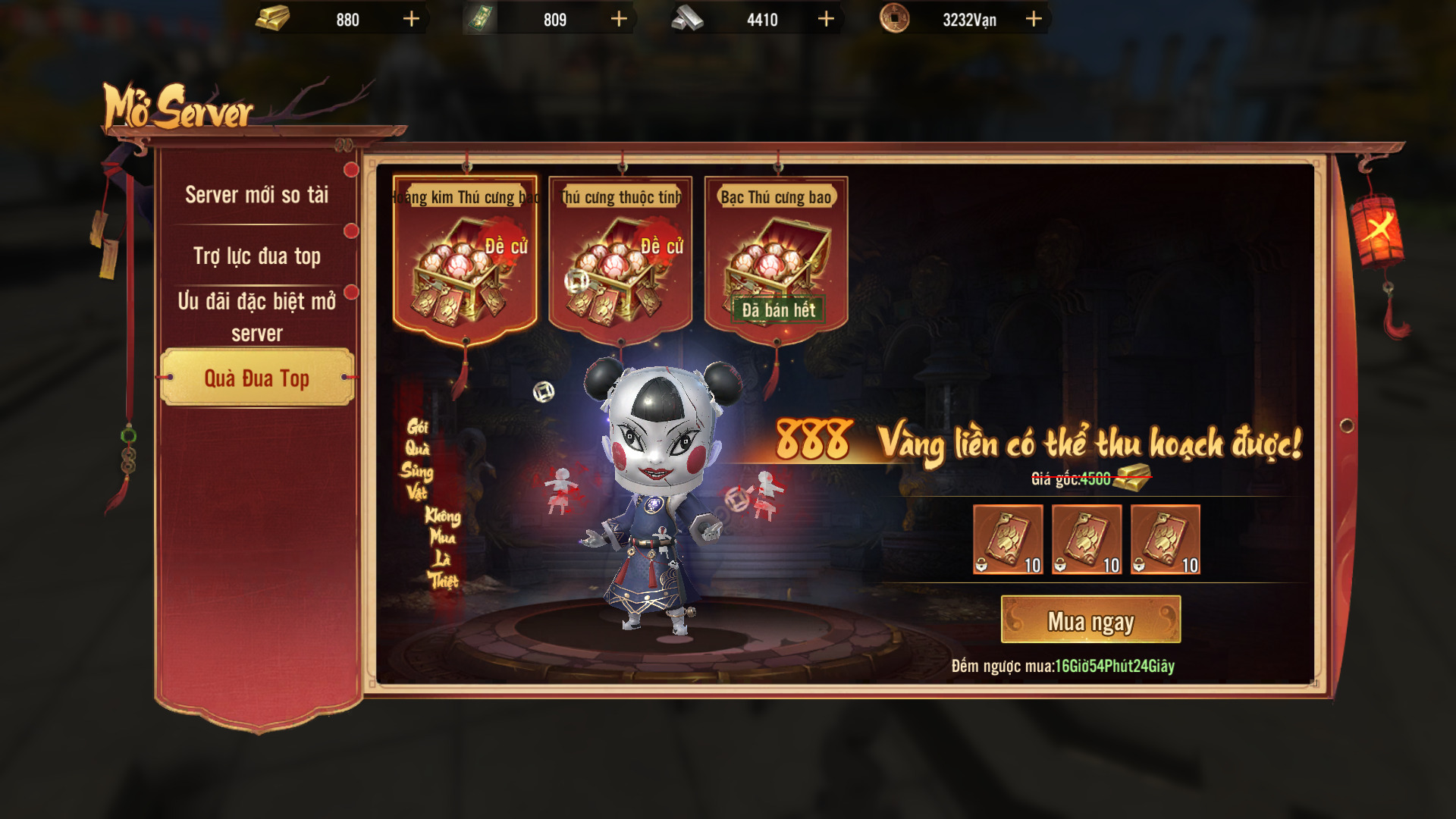View the sold-out Bạc Thú cưng bao pack

776,258
